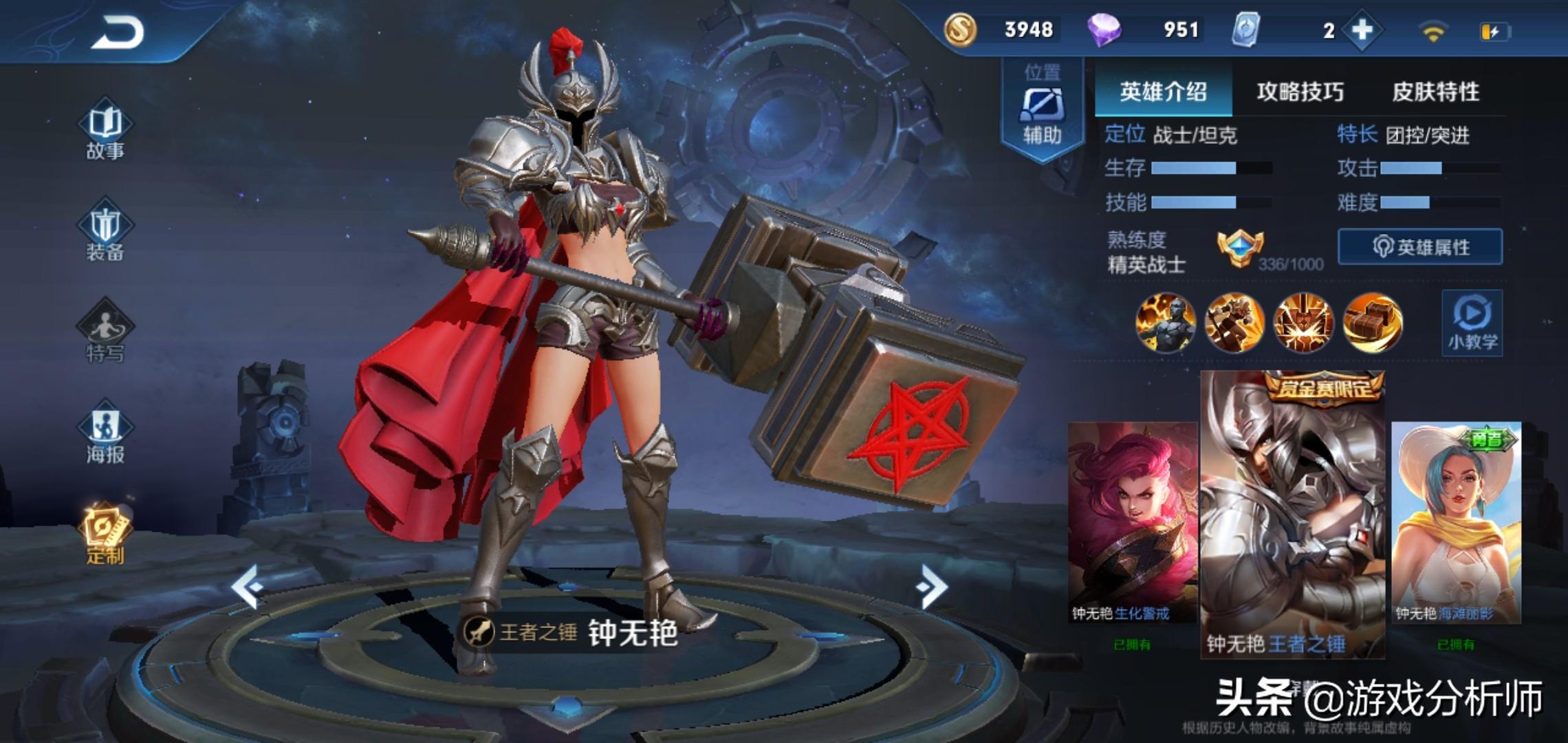Viewport: 1568px width, 743px height.
Task: Switch to next hero with right arrow
Action: (932, 586)
